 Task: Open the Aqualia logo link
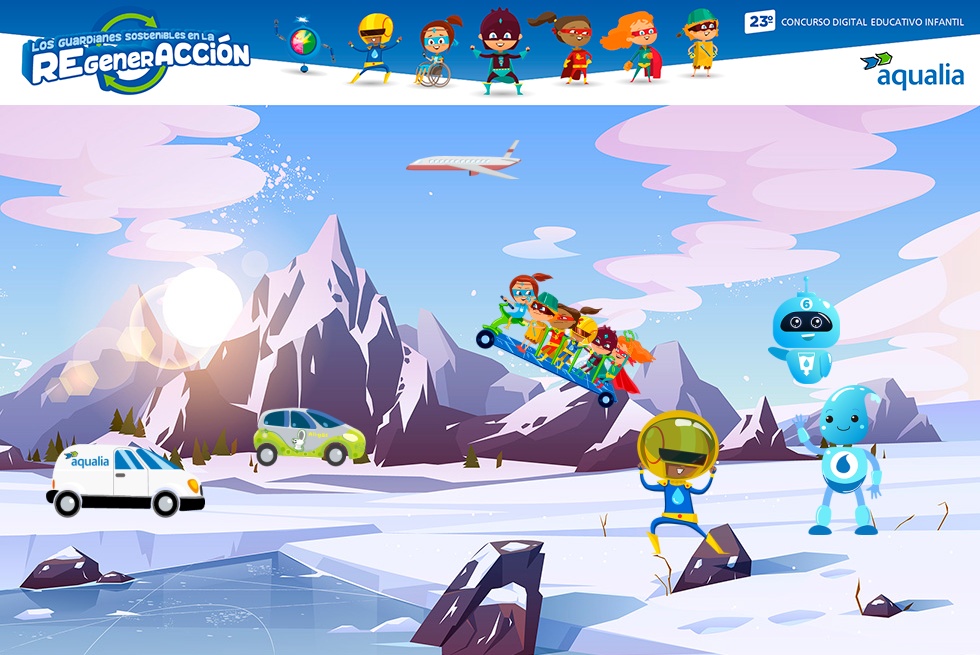point(911,70)
